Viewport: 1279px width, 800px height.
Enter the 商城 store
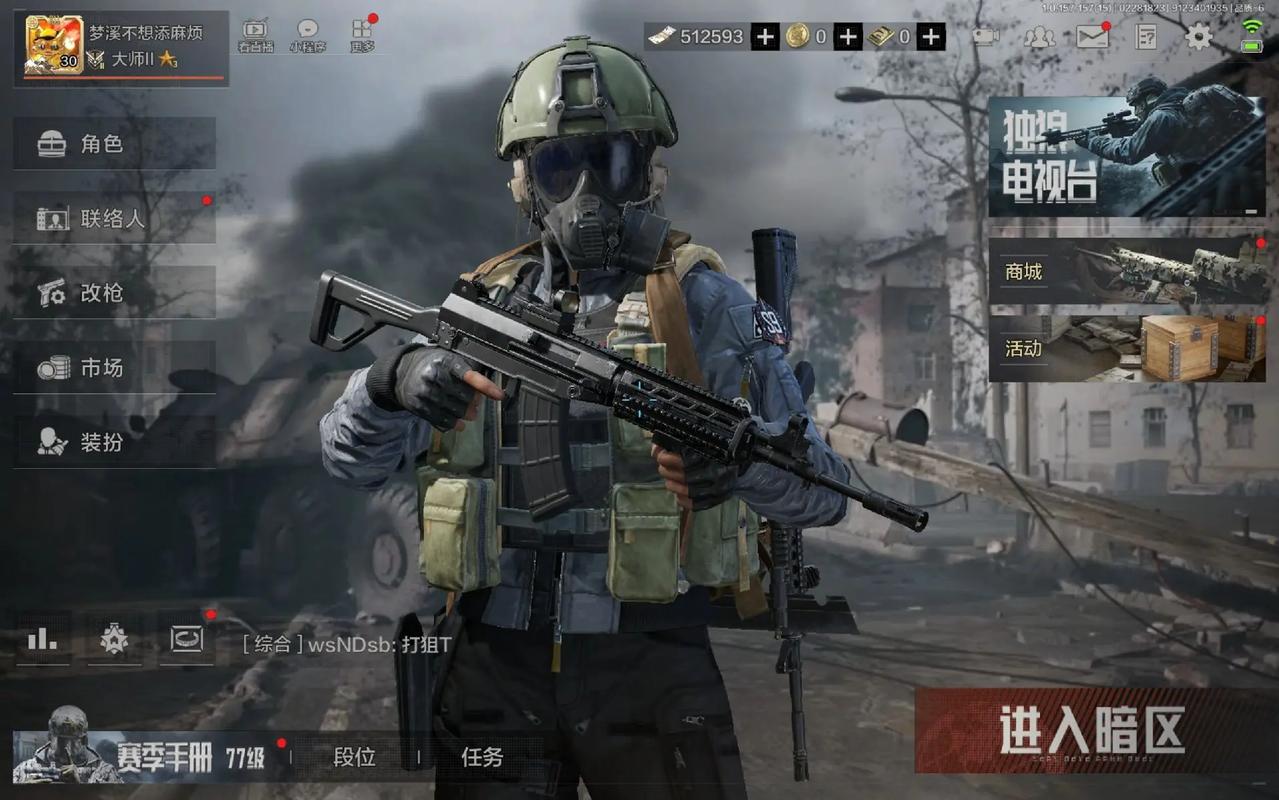1126,271
